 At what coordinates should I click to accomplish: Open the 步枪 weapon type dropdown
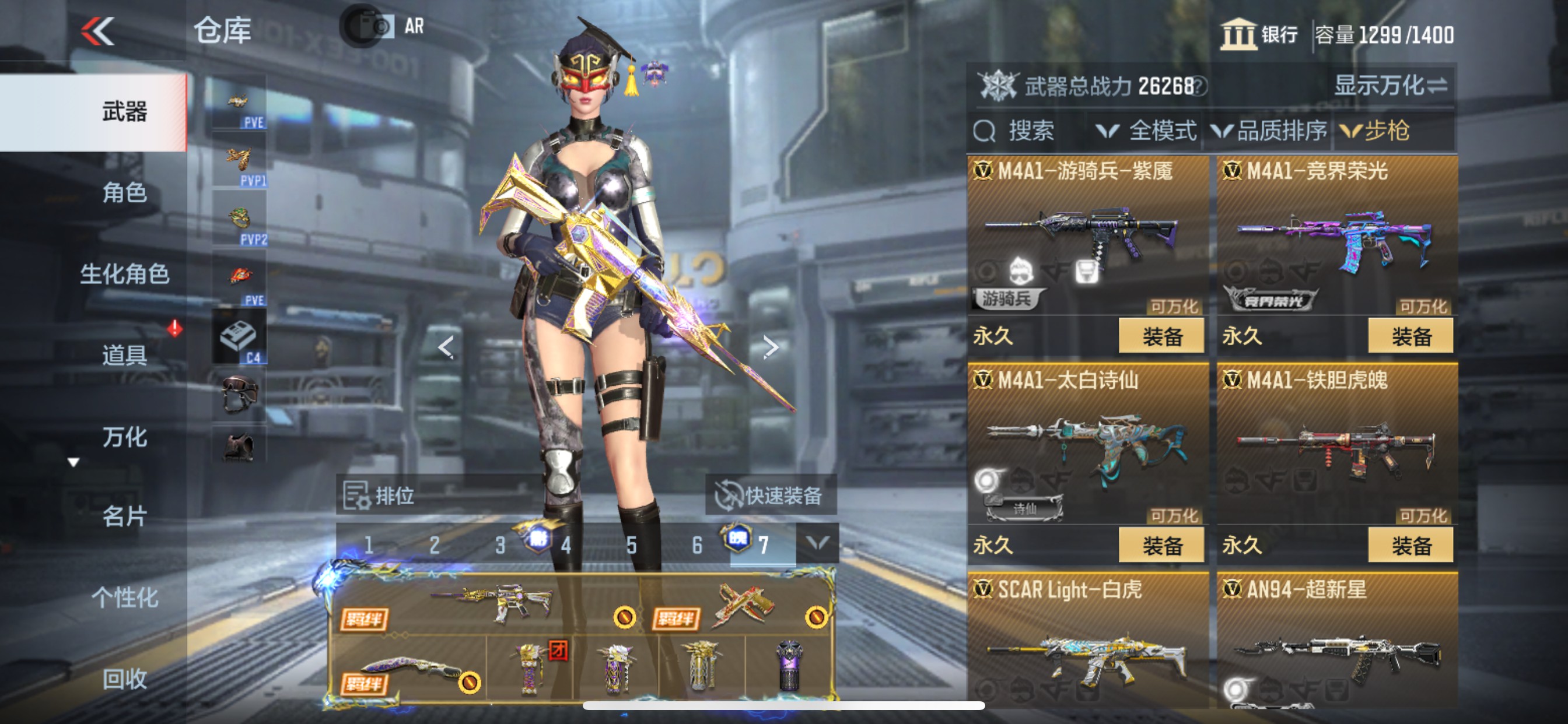[x=1375, y=131]
